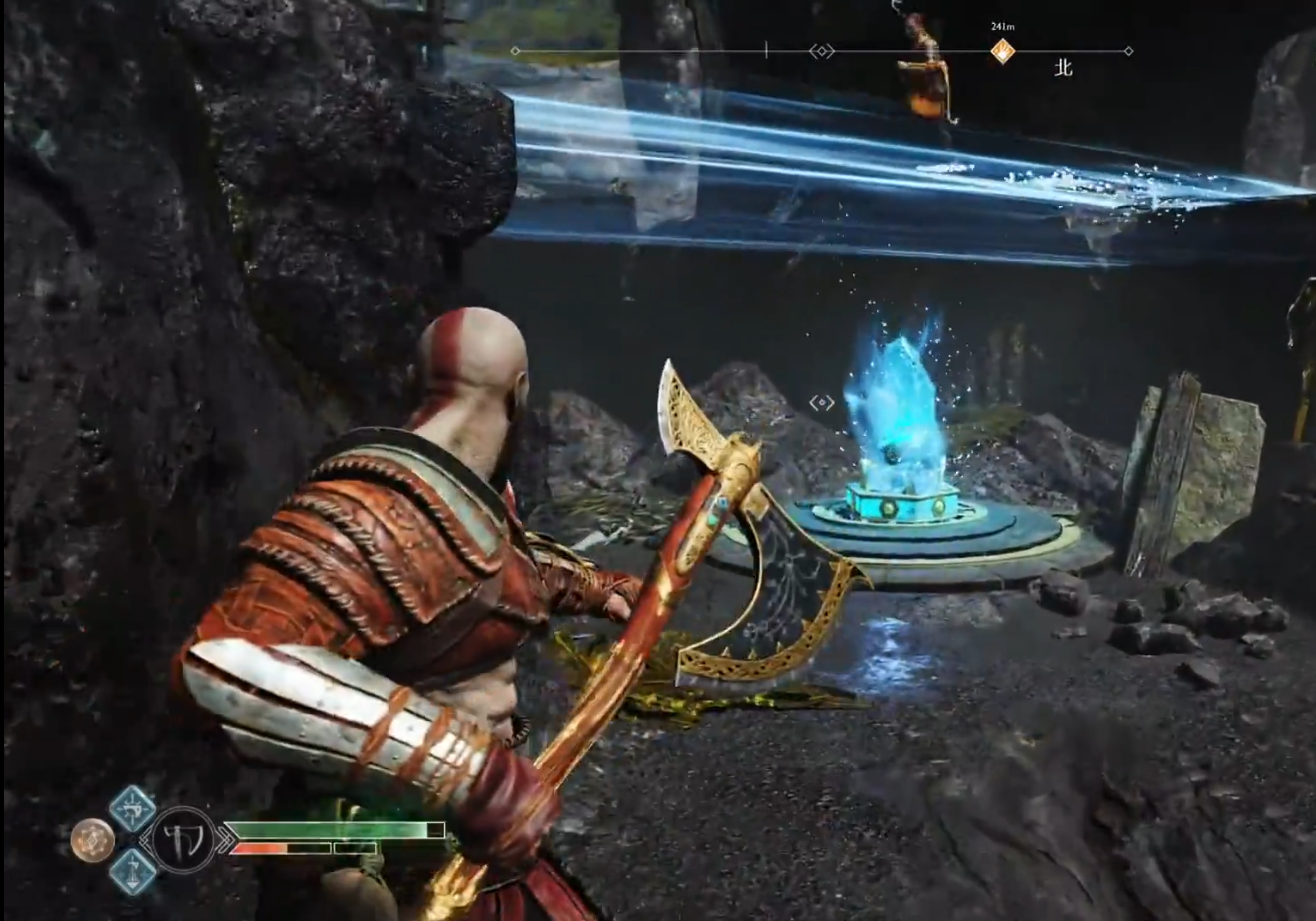The image size is (1316, 921).
Task: Activate the upper blue runic attack icon
Action: pos(132,807)
